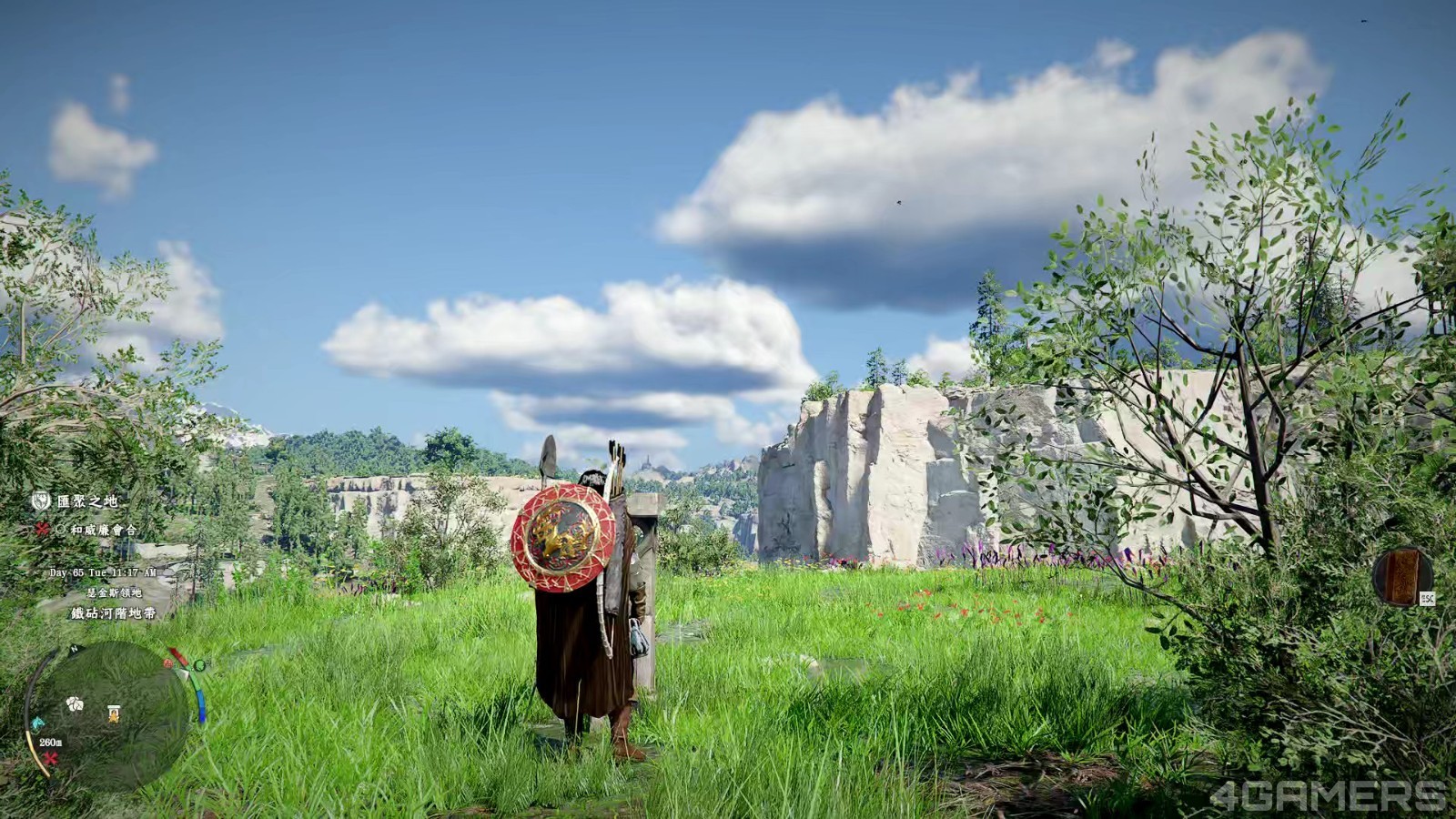Select the 匯聚之地 quest tracker title

click(x=87, y=501)
